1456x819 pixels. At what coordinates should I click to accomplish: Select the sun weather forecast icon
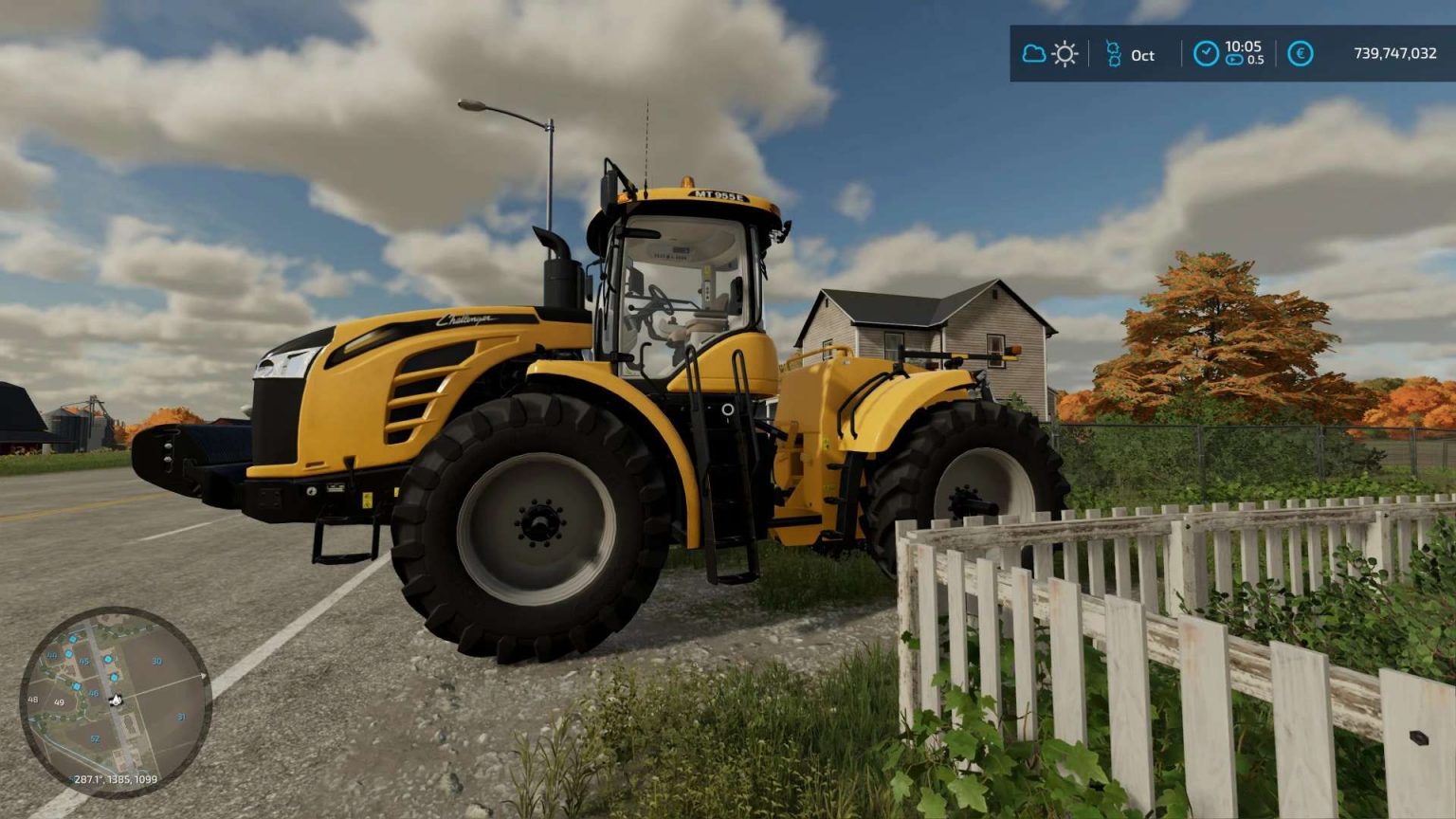pyautogui.click(x=1065, y=54)
